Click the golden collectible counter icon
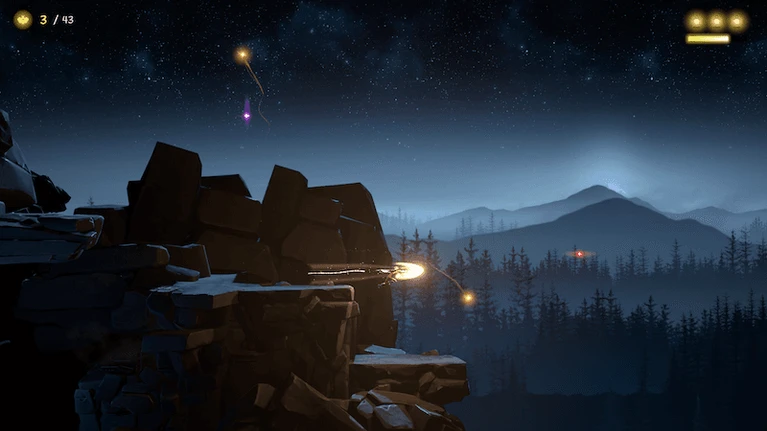The image size is (767, 431). click(22, 19)
